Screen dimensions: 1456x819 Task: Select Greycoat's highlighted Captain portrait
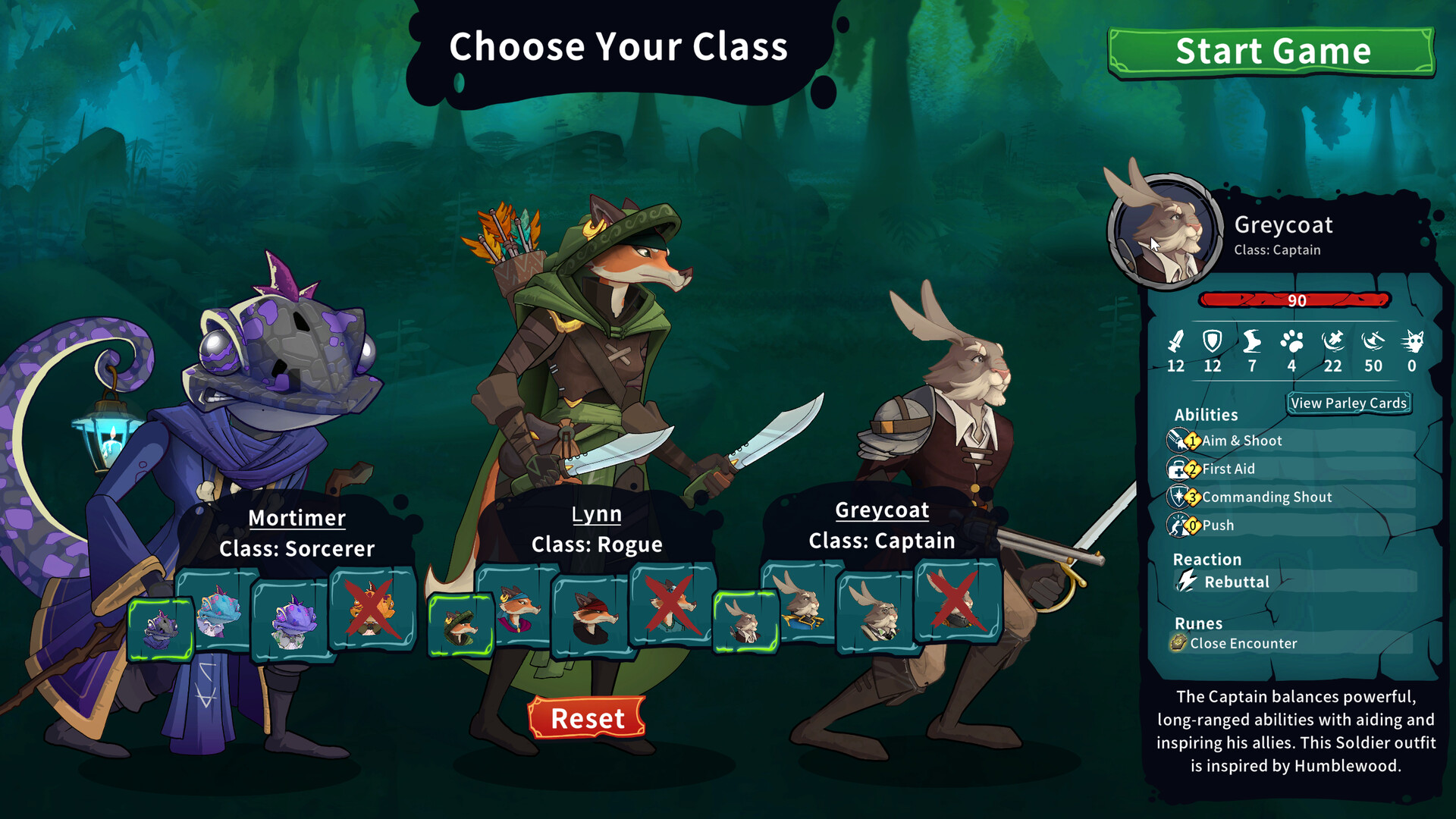coord(745,622)
